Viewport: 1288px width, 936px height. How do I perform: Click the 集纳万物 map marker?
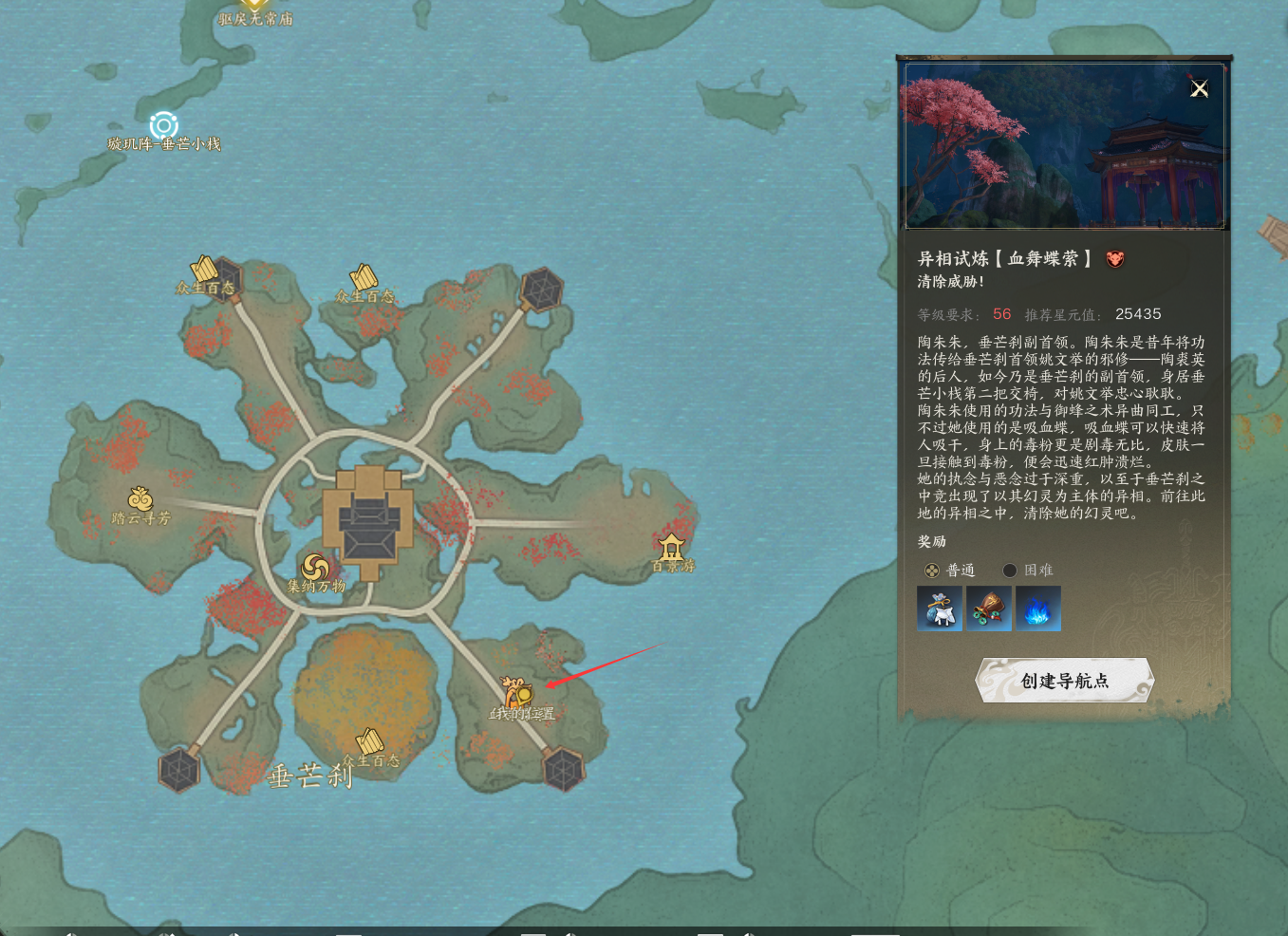(x=315, y=569)
